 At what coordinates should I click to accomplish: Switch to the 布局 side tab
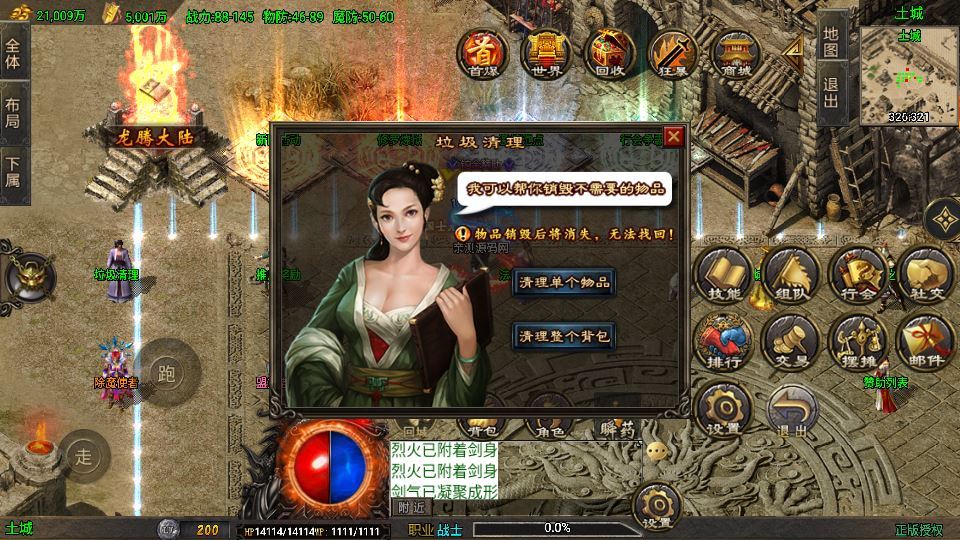coord(13,112)
